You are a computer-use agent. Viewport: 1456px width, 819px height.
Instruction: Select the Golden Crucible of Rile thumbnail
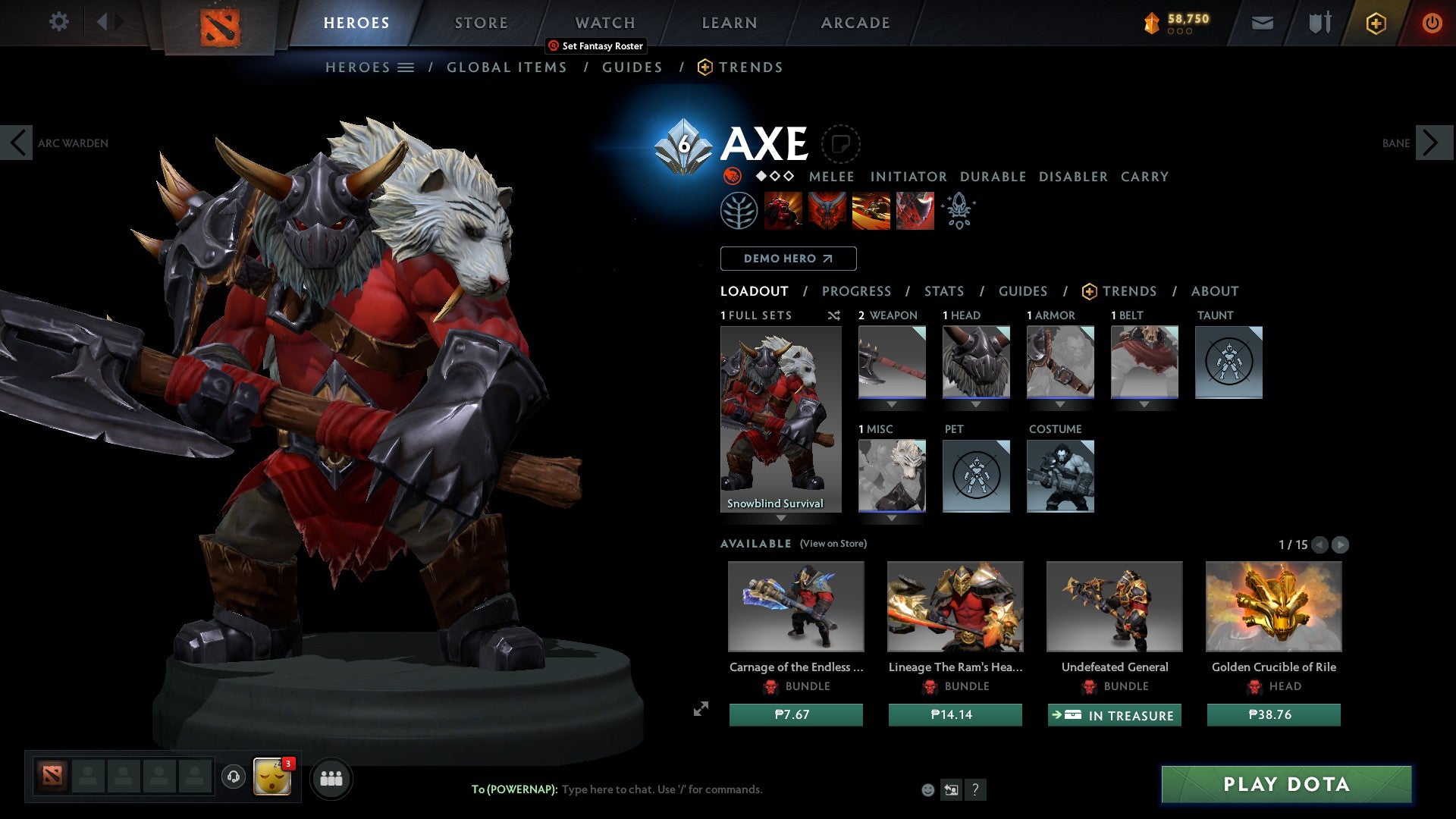tap(1272, 607)
